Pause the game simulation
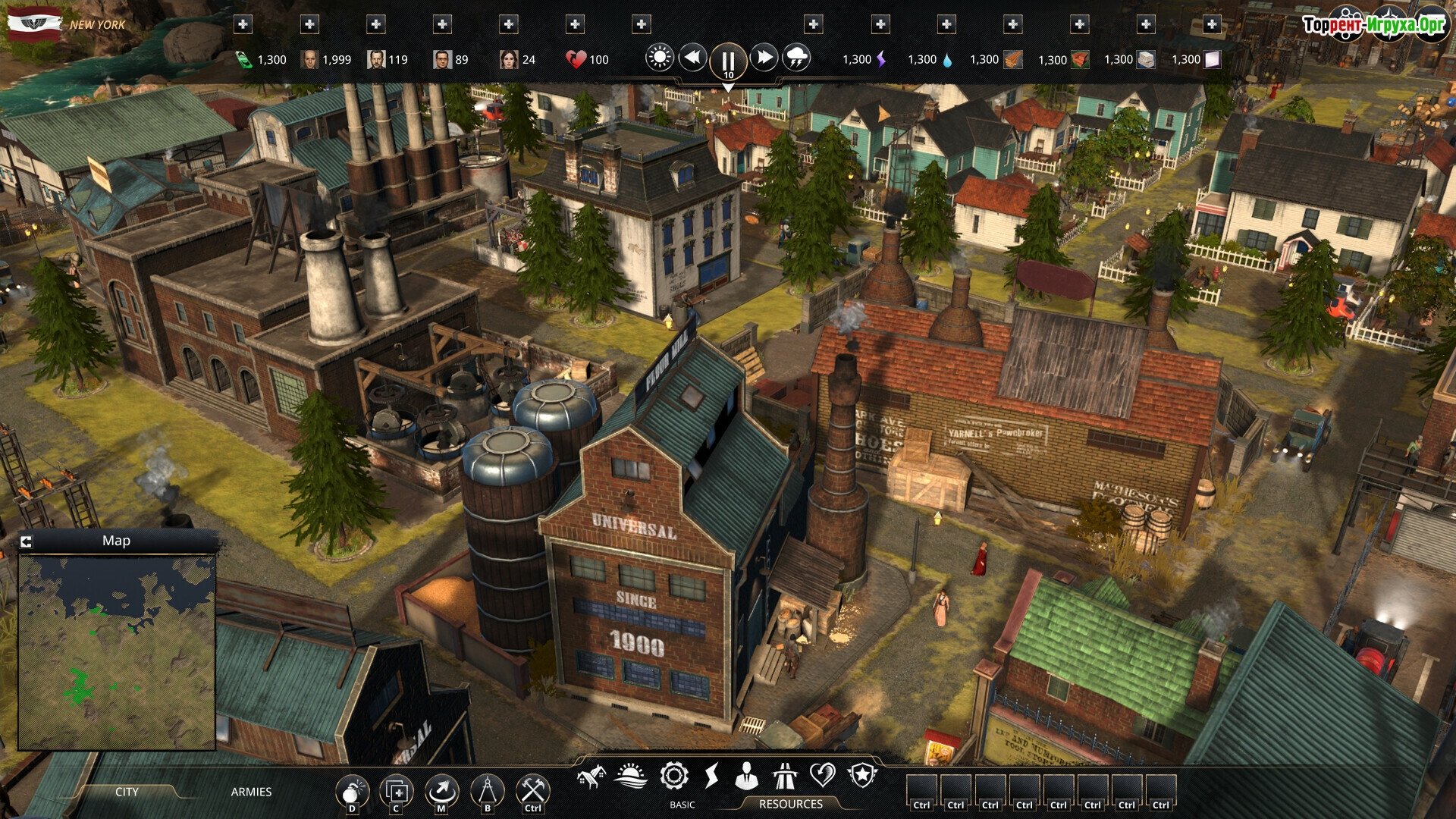Screen dimensions: 1456x819 727,60
